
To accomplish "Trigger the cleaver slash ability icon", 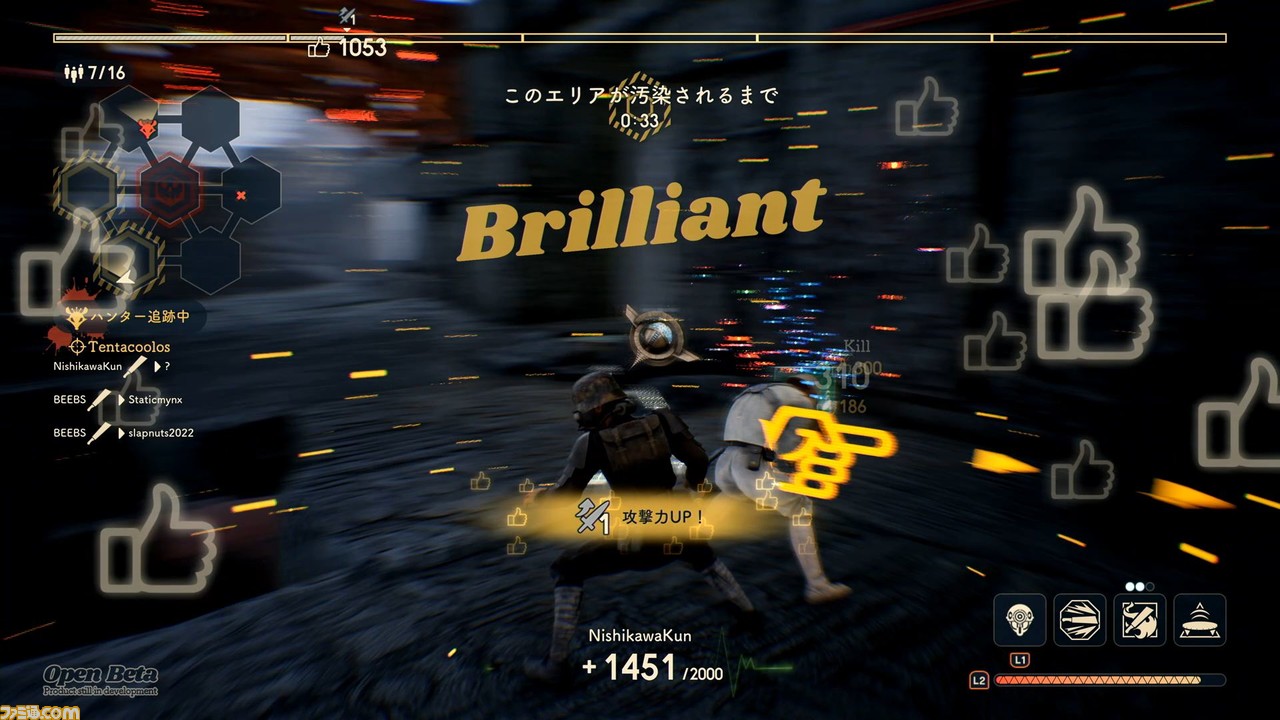I will pyautogui.click(x=1140, y=619).
